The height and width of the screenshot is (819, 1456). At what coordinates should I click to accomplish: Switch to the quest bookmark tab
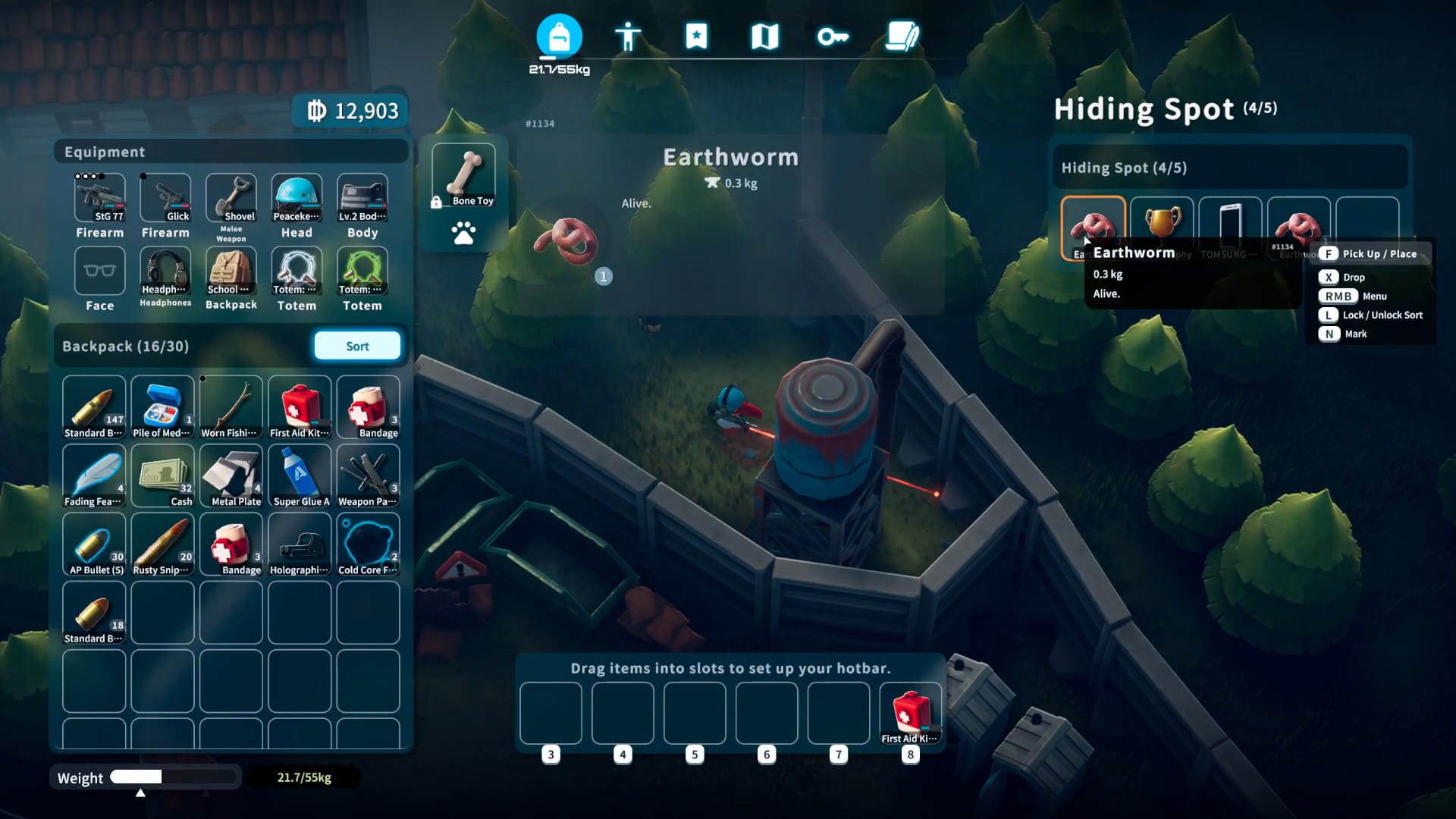tap(696, 36)
